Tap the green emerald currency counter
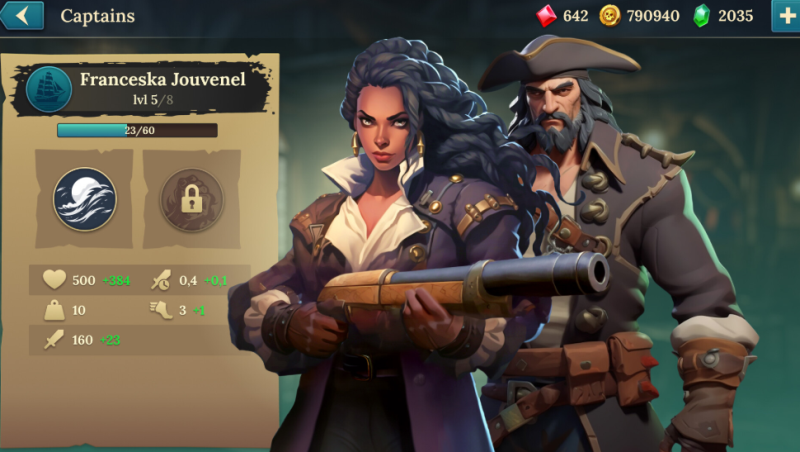 click(x=724, y=16)
